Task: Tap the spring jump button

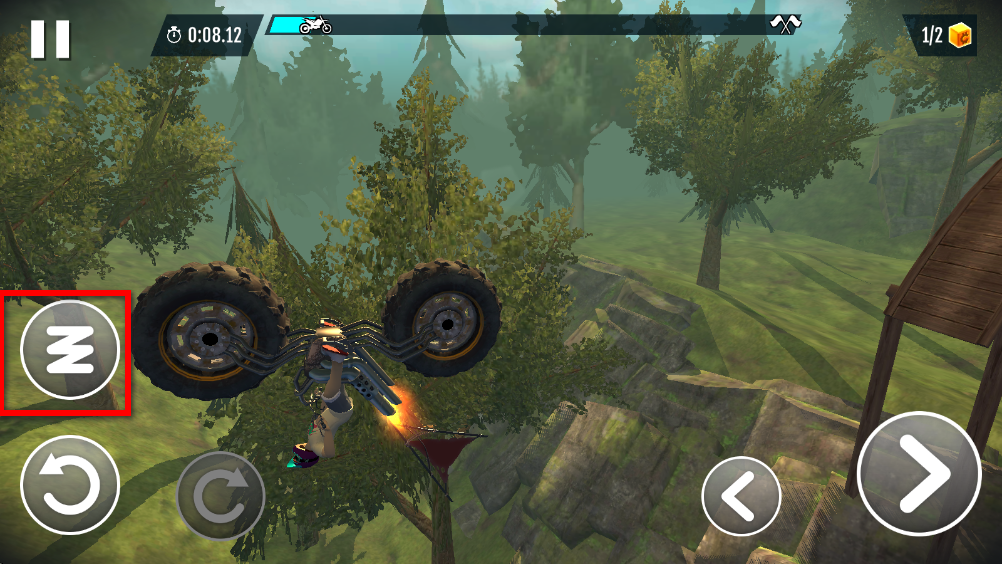Action: point(70,350)
